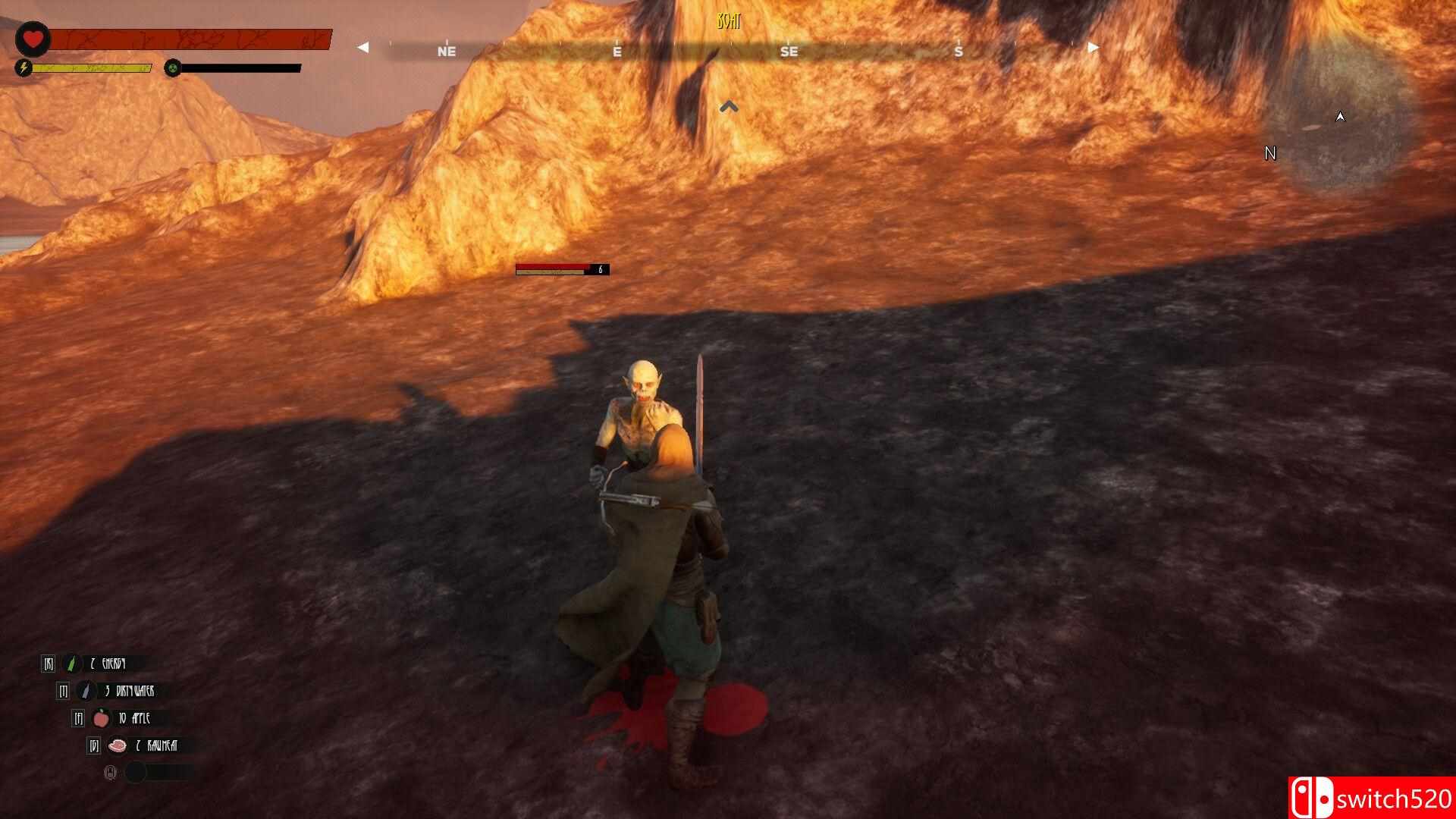1456x819 pixels.
Task: Select the Energy bottle in the hotbar
Action: click(x=71, y=664)
